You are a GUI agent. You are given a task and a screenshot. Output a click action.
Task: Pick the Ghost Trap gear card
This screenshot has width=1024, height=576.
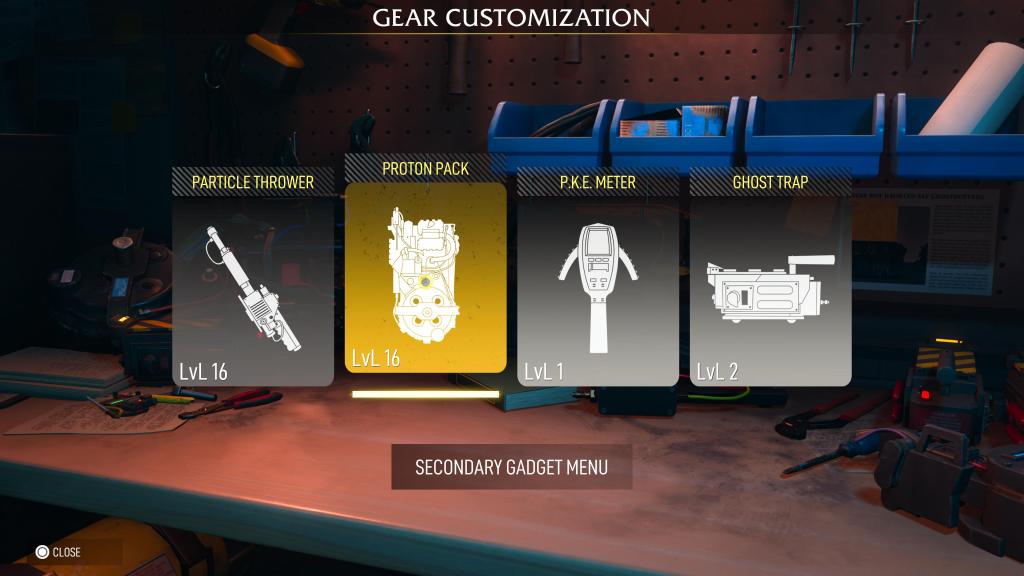pos(771,290)
